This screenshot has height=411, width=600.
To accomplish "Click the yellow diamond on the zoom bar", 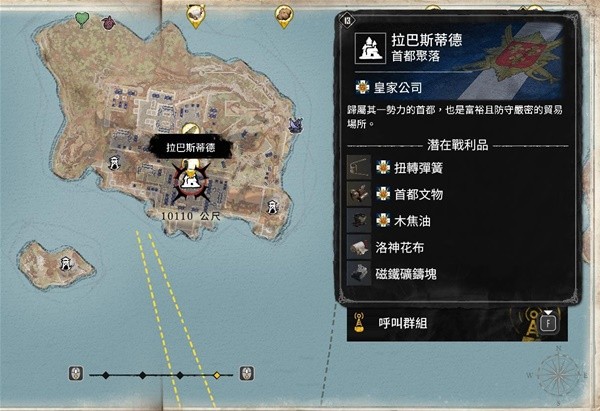I will (216, 376).
